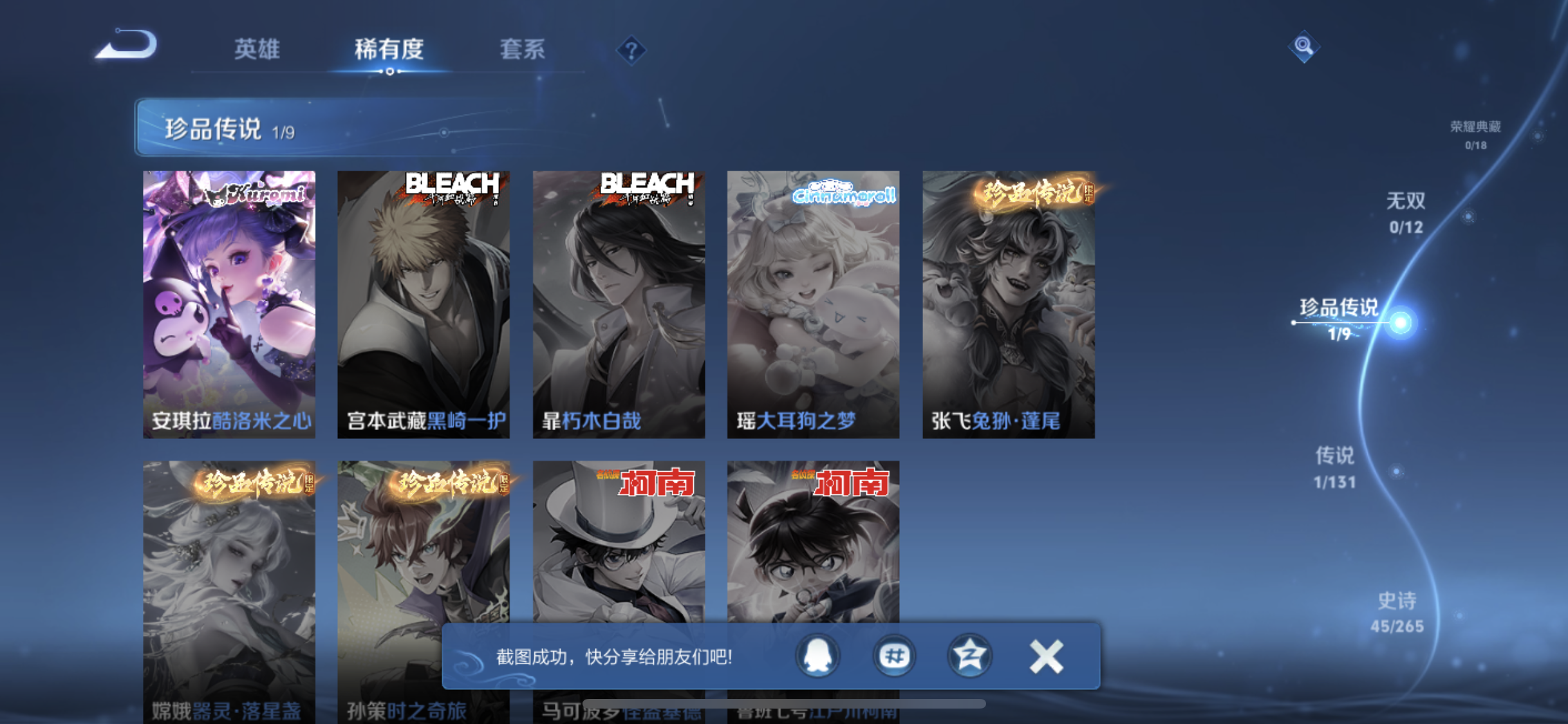The width and height of the screenshot is (1568, 724).
Task: Open the question mark help icon
Action: [631, 50]
